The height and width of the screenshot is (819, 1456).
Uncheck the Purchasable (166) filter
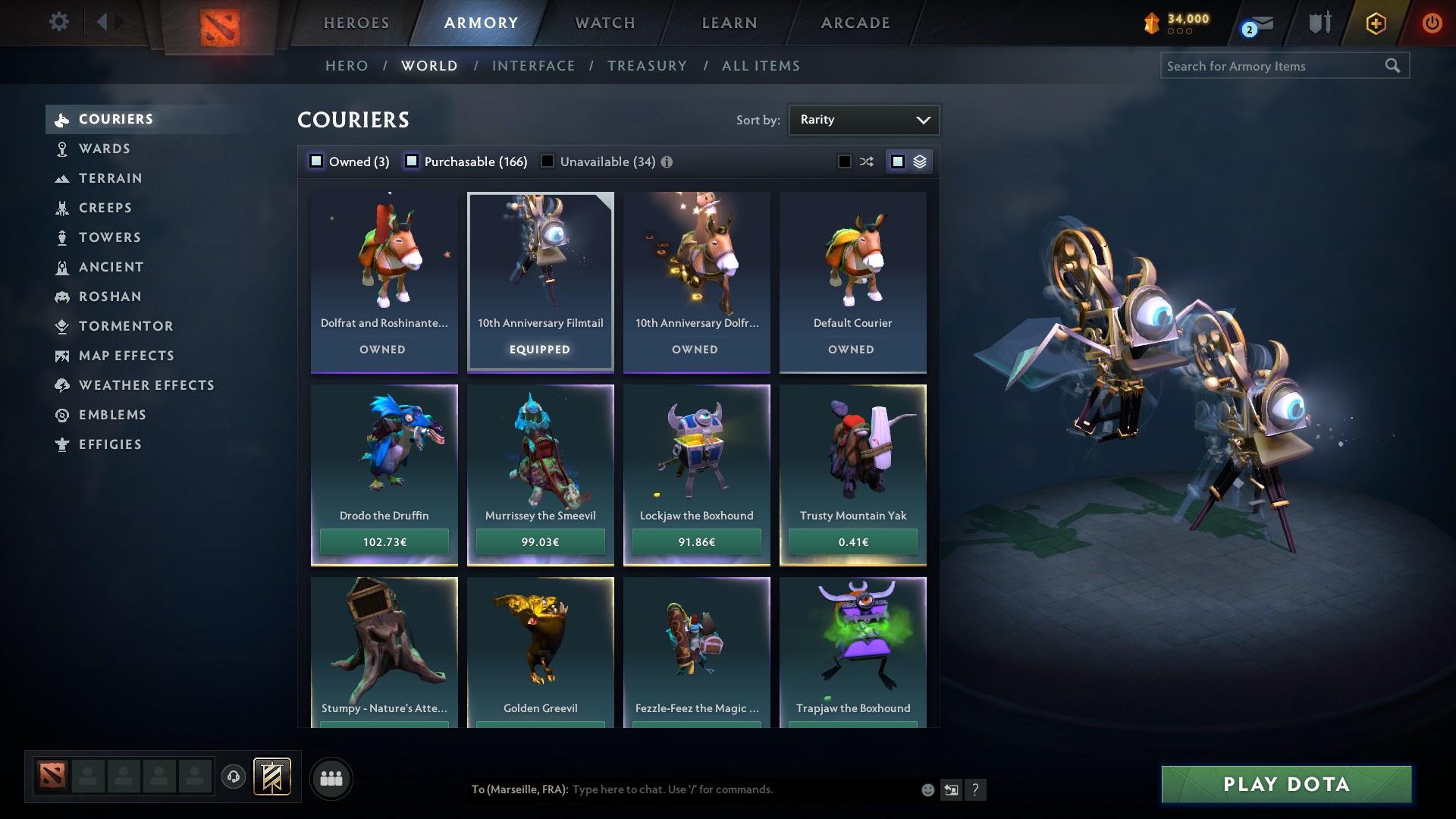(x=412, y=161)
